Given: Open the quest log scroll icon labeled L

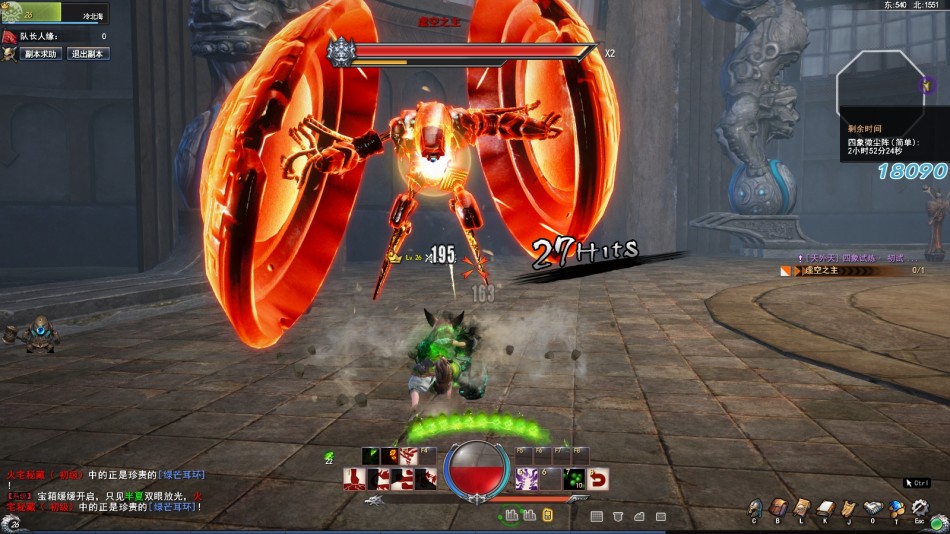Looking at the screenshot, I should (801, 508).
